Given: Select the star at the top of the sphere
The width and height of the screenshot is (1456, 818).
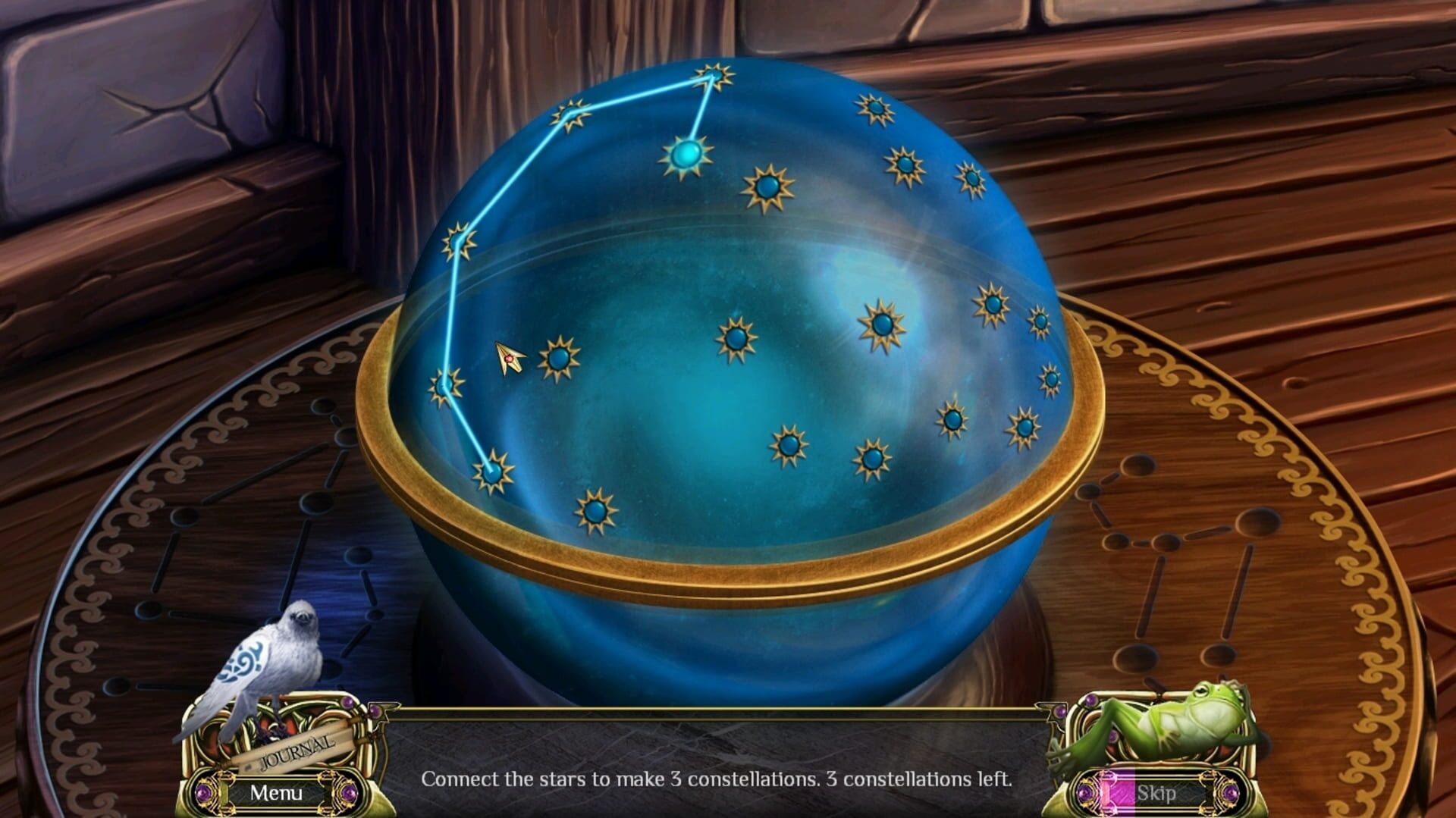Looking at the screenshot, I should click(711, 76).
